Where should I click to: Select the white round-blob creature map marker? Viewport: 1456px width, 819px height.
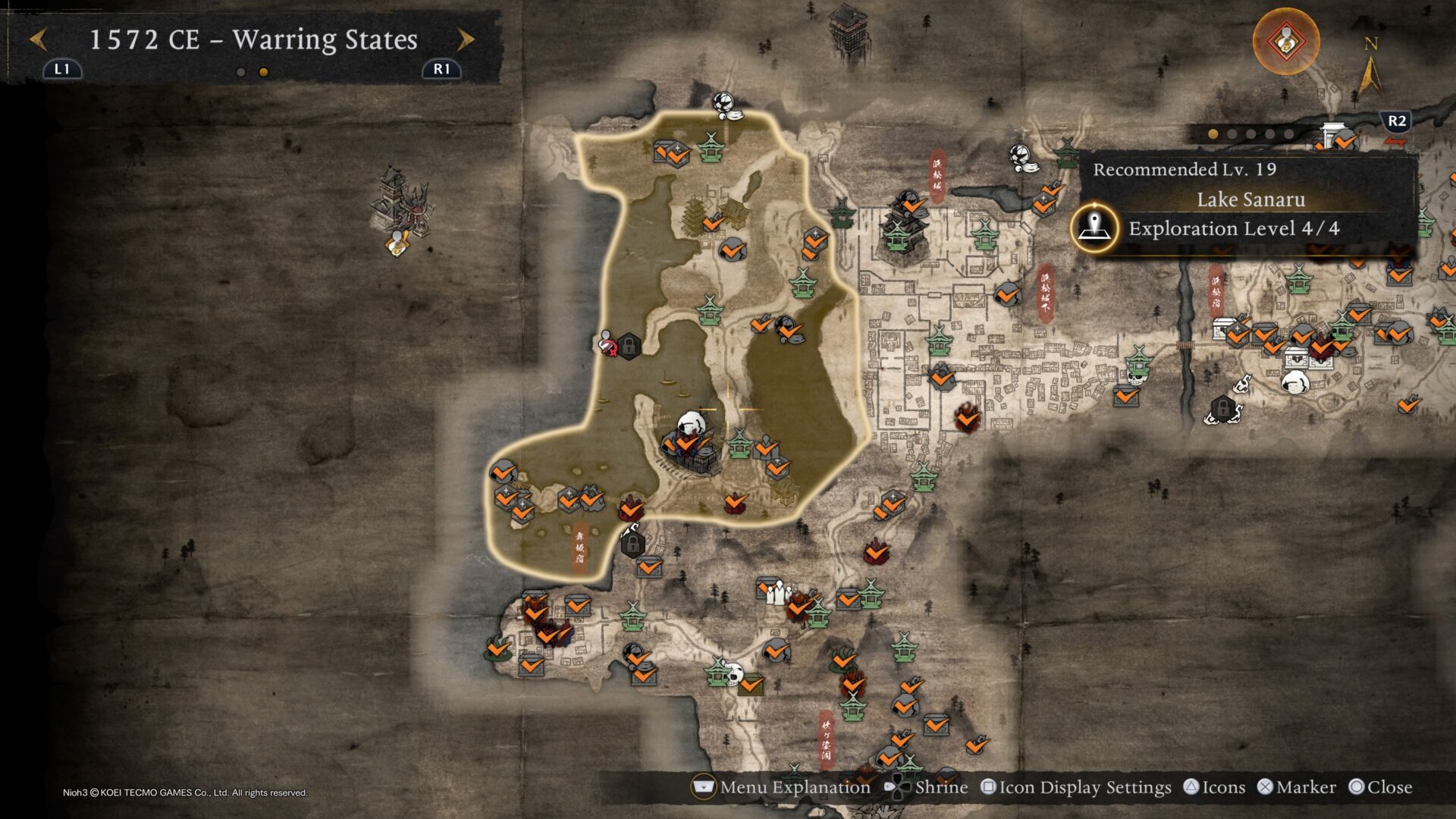[1294, 381]
